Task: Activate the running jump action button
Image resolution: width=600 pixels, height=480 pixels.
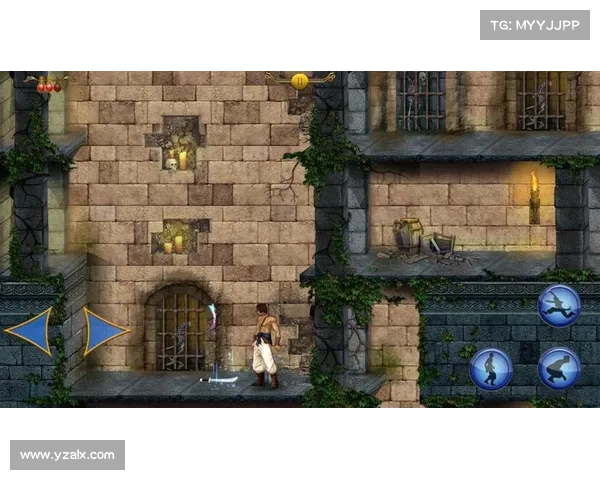Action: pyautogui.click(x=558, y=305)
